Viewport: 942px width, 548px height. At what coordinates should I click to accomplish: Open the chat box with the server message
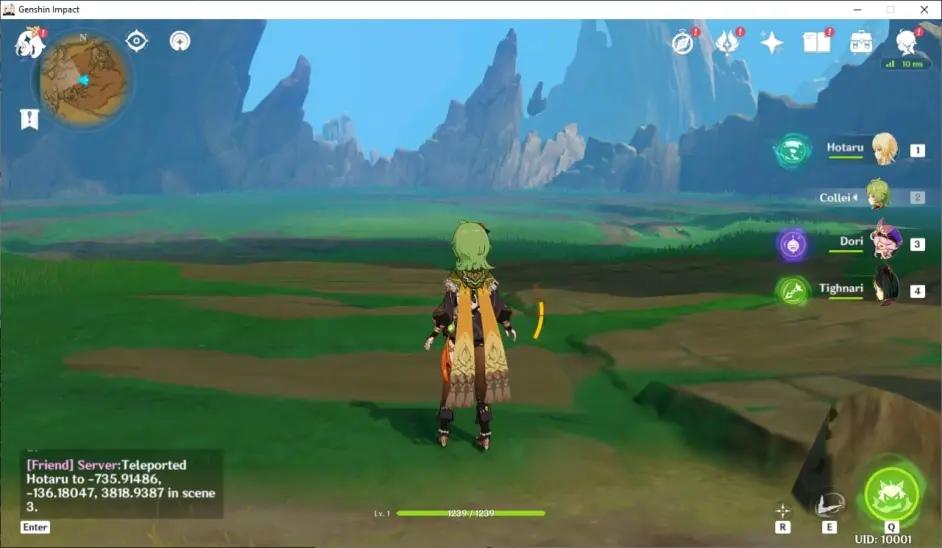click(120, 485)
